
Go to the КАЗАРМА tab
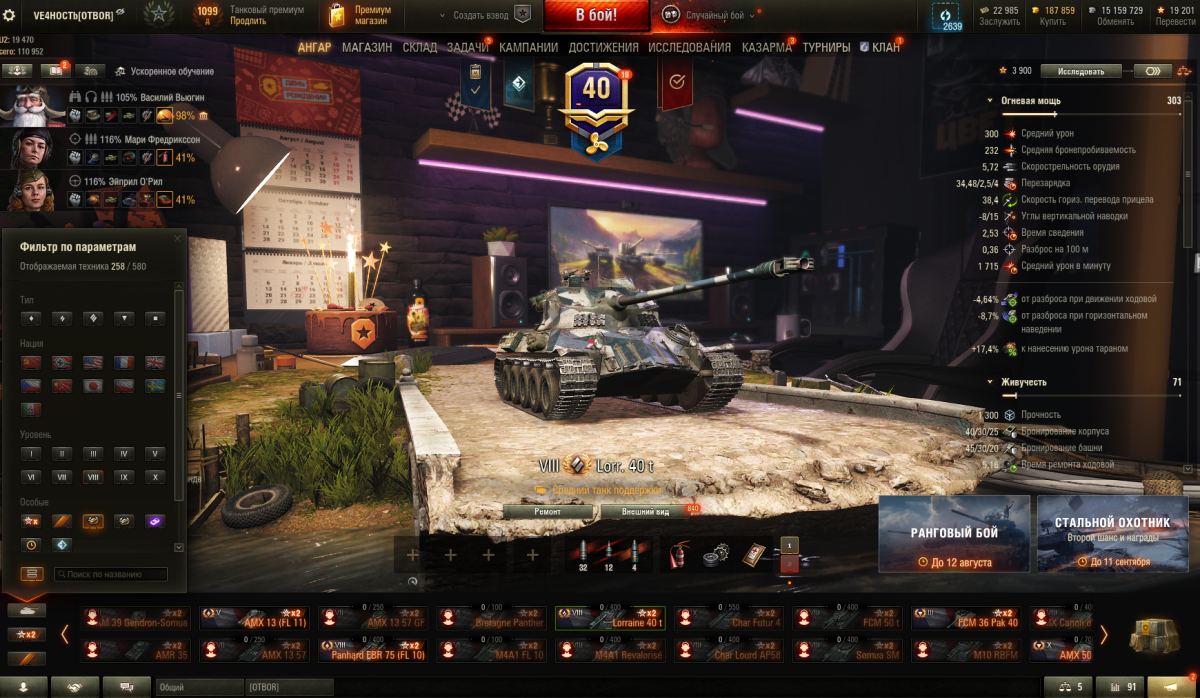[x=766, y=47]
